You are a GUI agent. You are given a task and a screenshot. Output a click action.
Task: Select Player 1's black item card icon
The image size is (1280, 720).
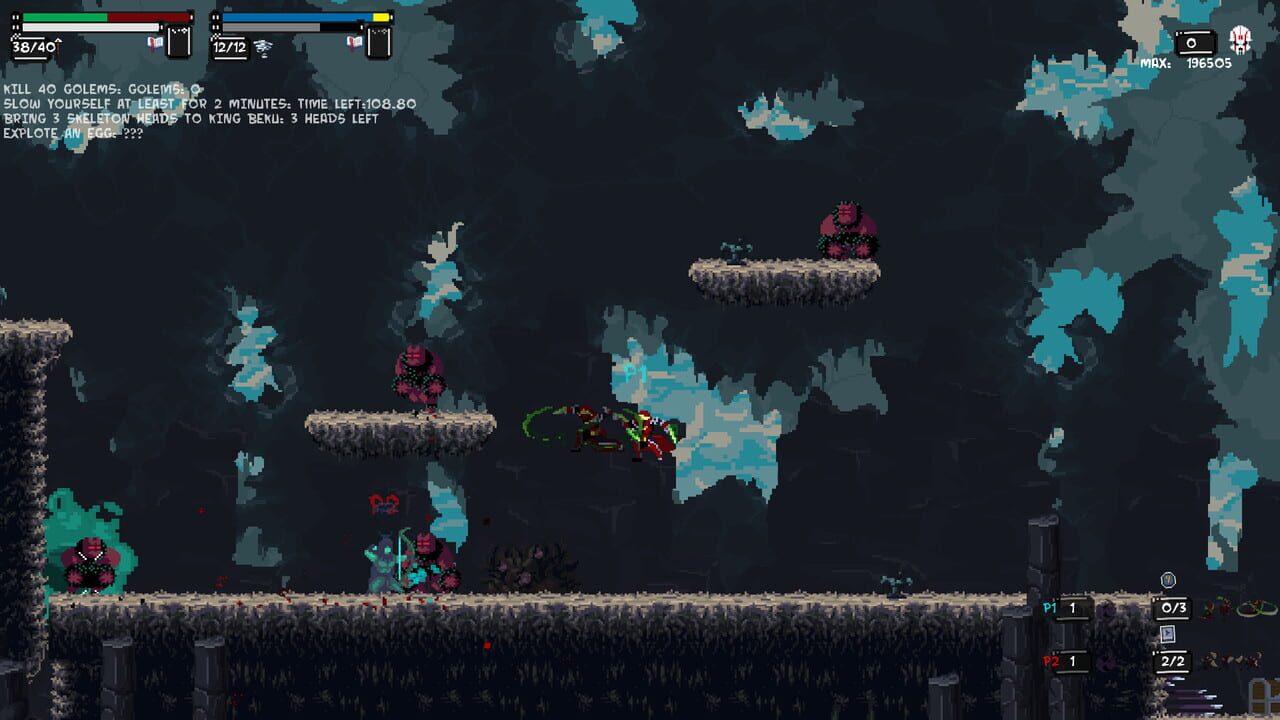click(x=178, y=42)
